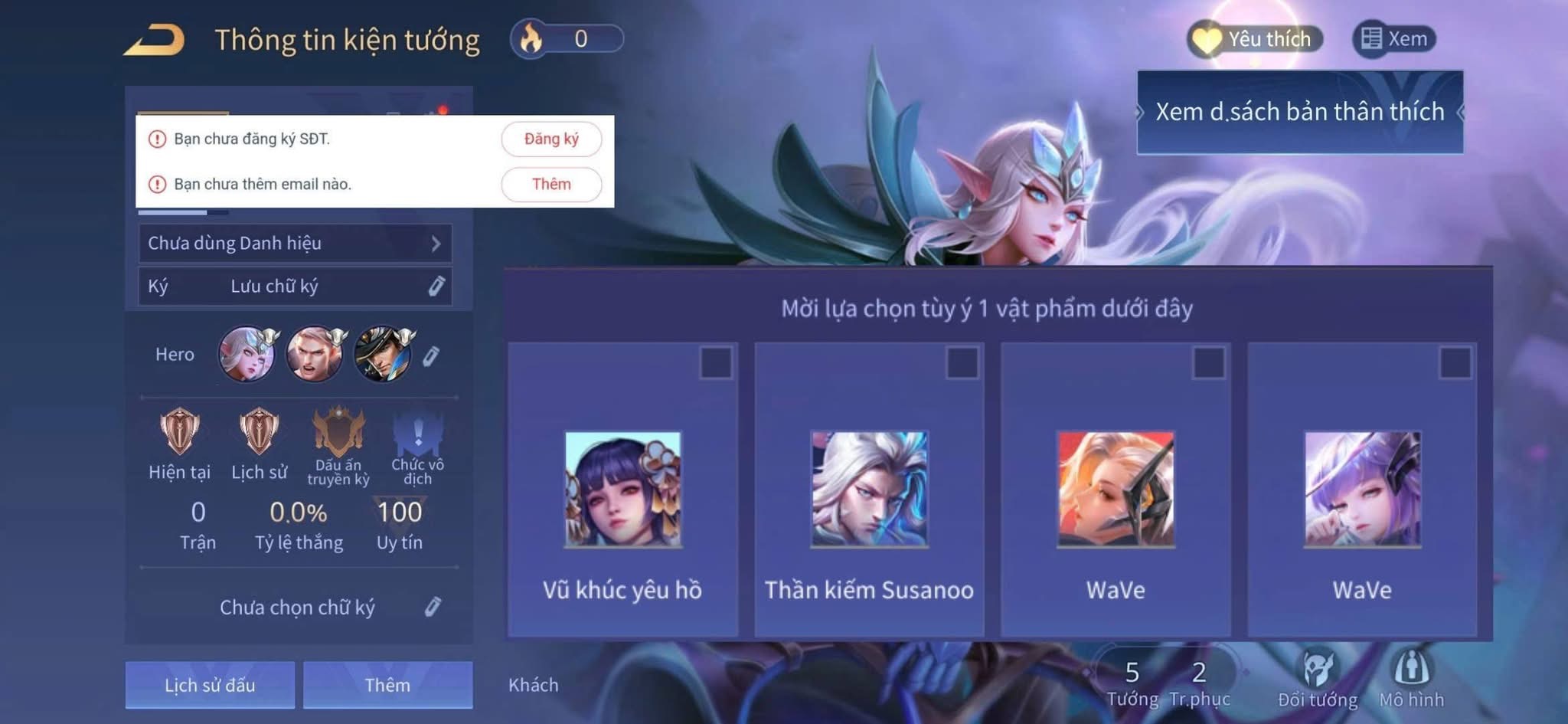This screenshot has width=1568, height=724.
Task: Open the Chưa dùng Danh hiệu row
Action: 295,244
